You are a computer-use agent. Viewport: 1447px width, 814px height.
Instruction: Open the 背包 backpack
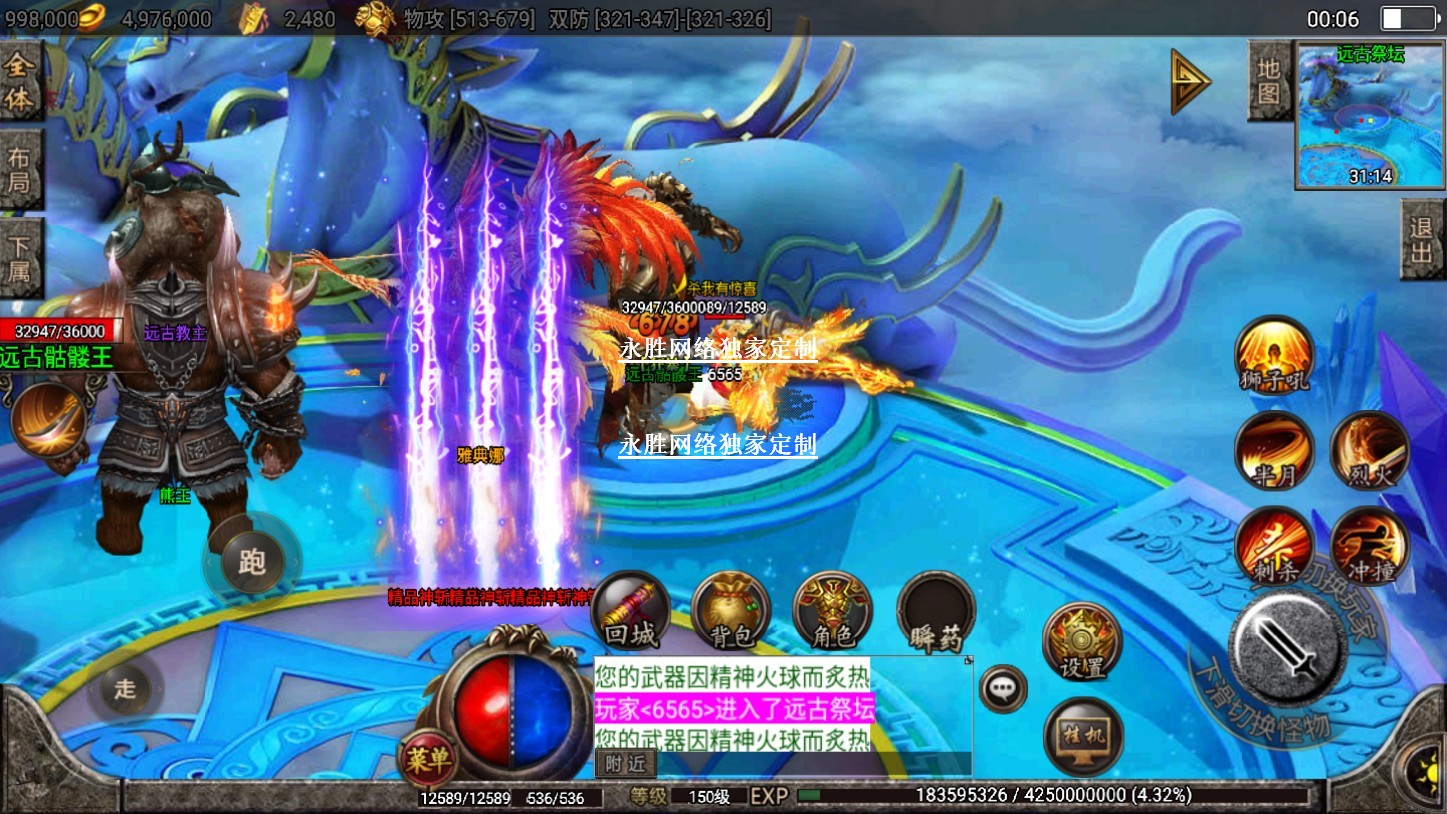click(x=731, y=611)
